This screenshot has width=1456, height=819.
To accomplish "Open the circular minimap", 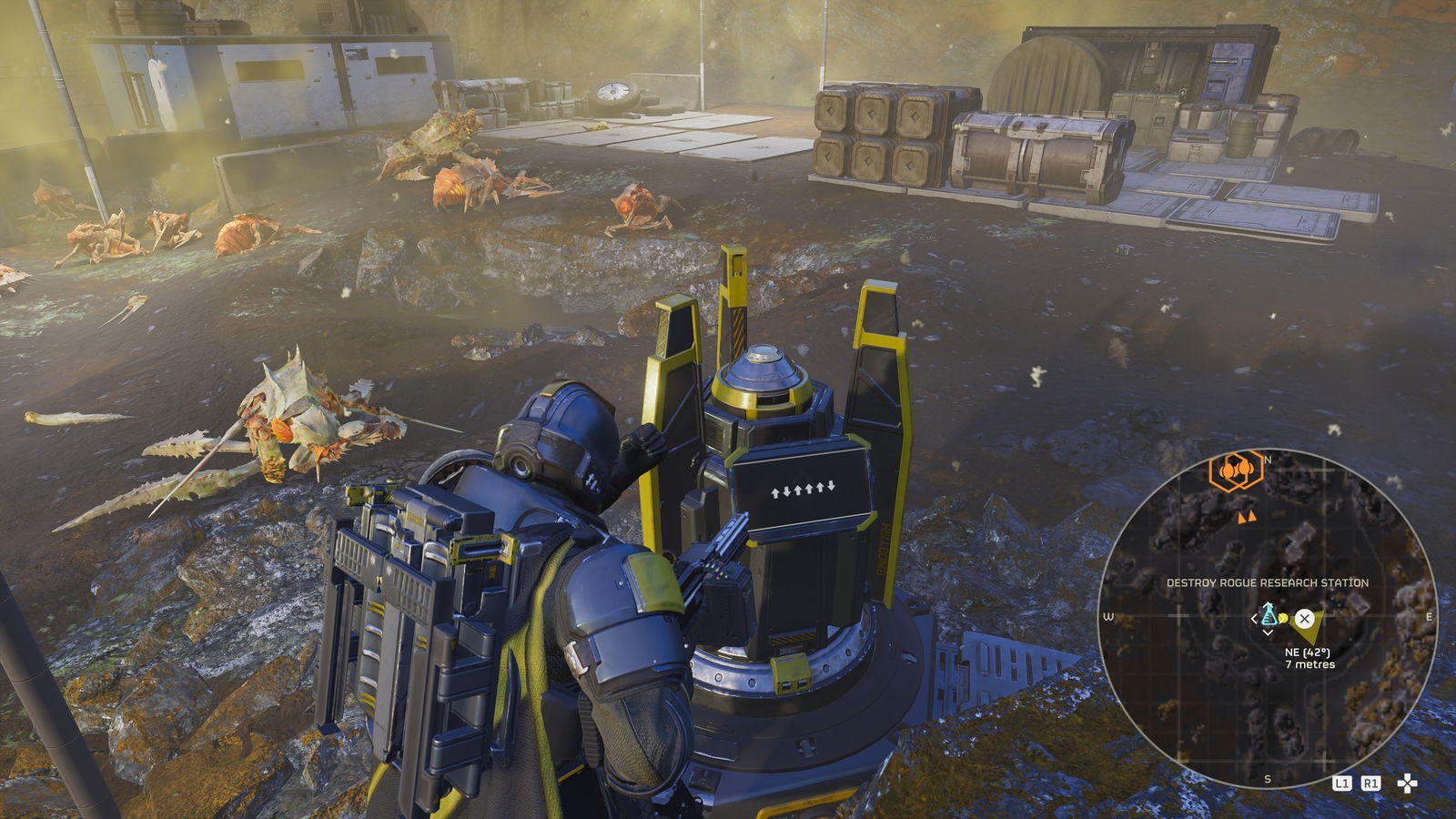I will pyautogui.click(x=1267, y=619).
